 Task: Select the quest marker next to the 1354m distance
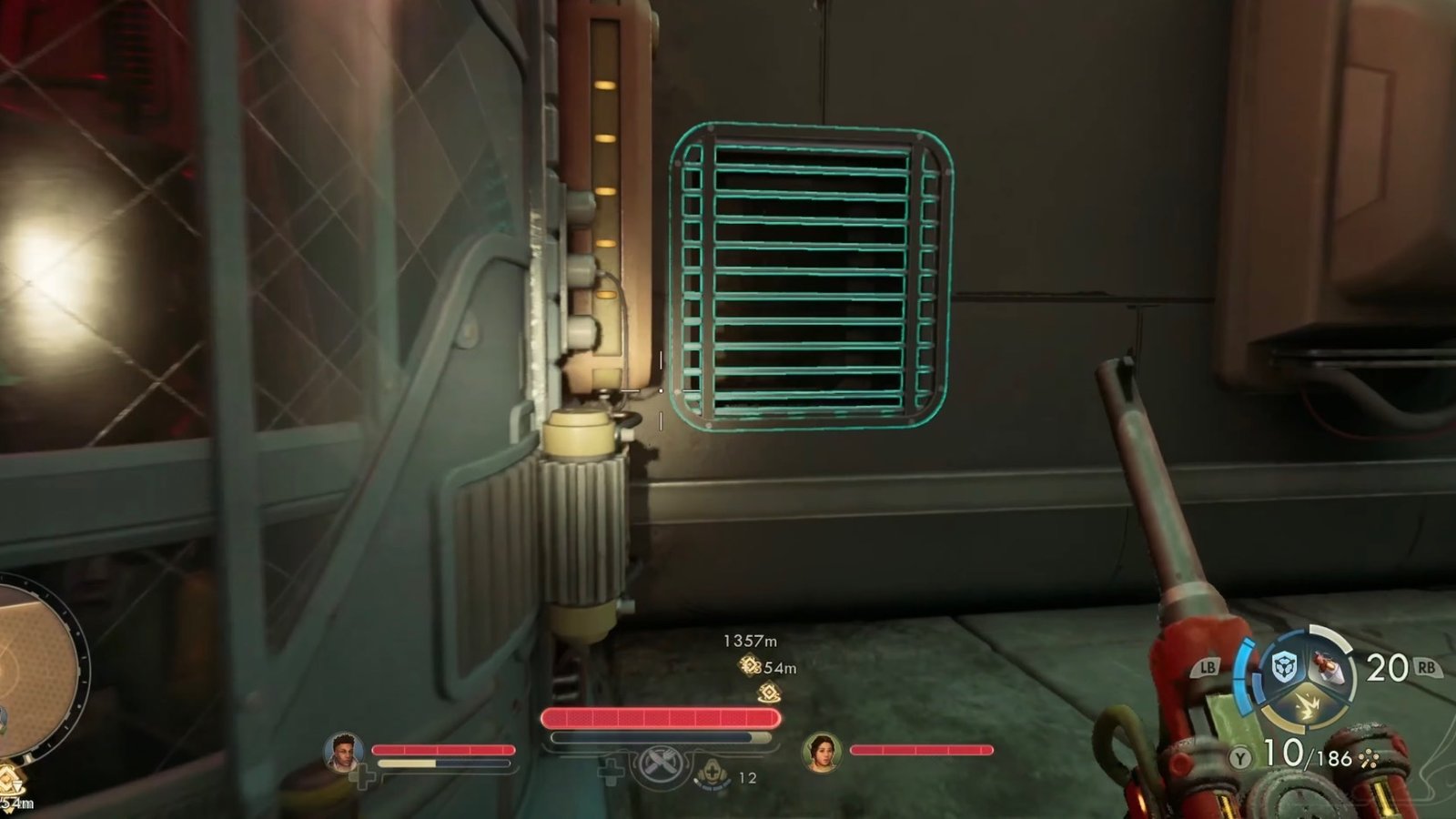[x=748, y=667]
